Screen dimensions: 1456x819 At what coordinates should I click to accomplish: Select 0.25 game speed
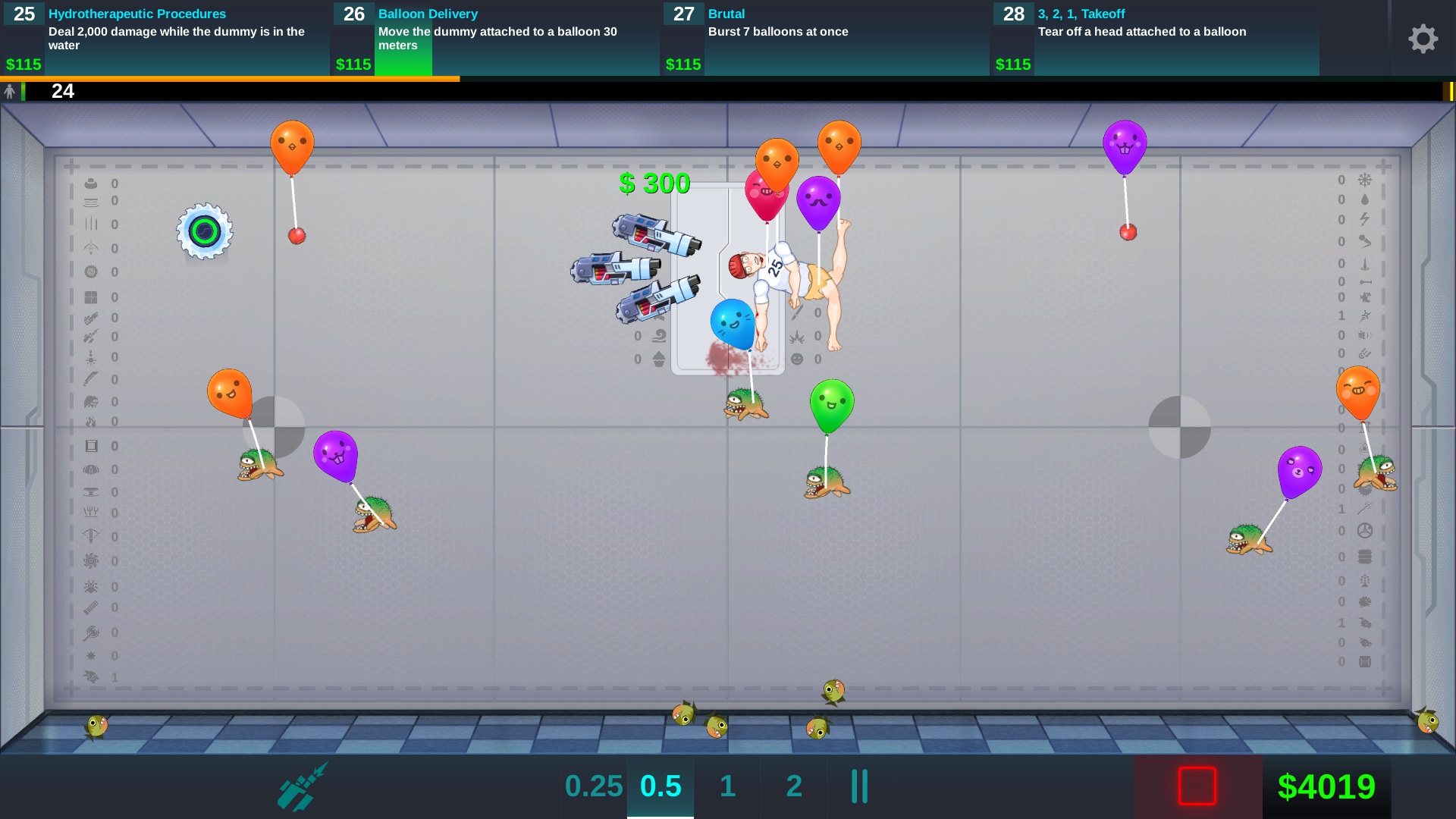(594, 786)
